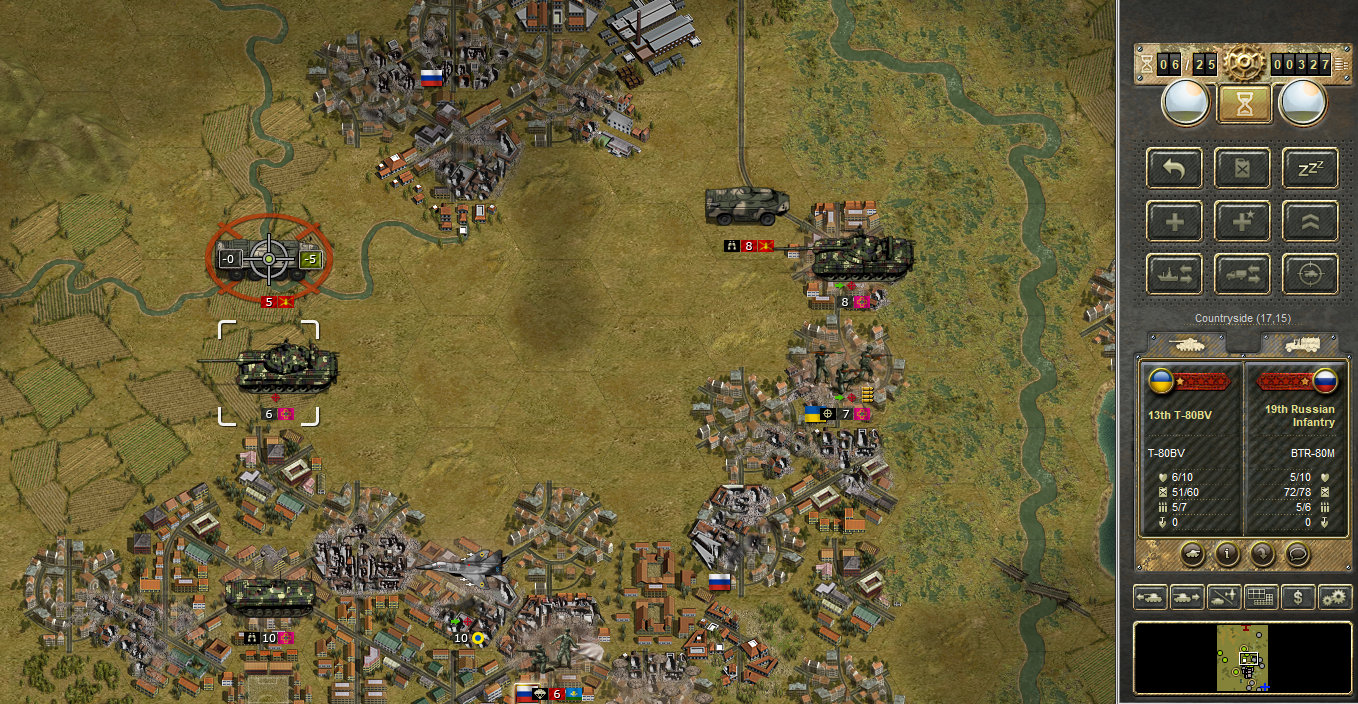1358x704 pixels.
Task: Click the speech bubble button
Action: [x=1297, y=552]
